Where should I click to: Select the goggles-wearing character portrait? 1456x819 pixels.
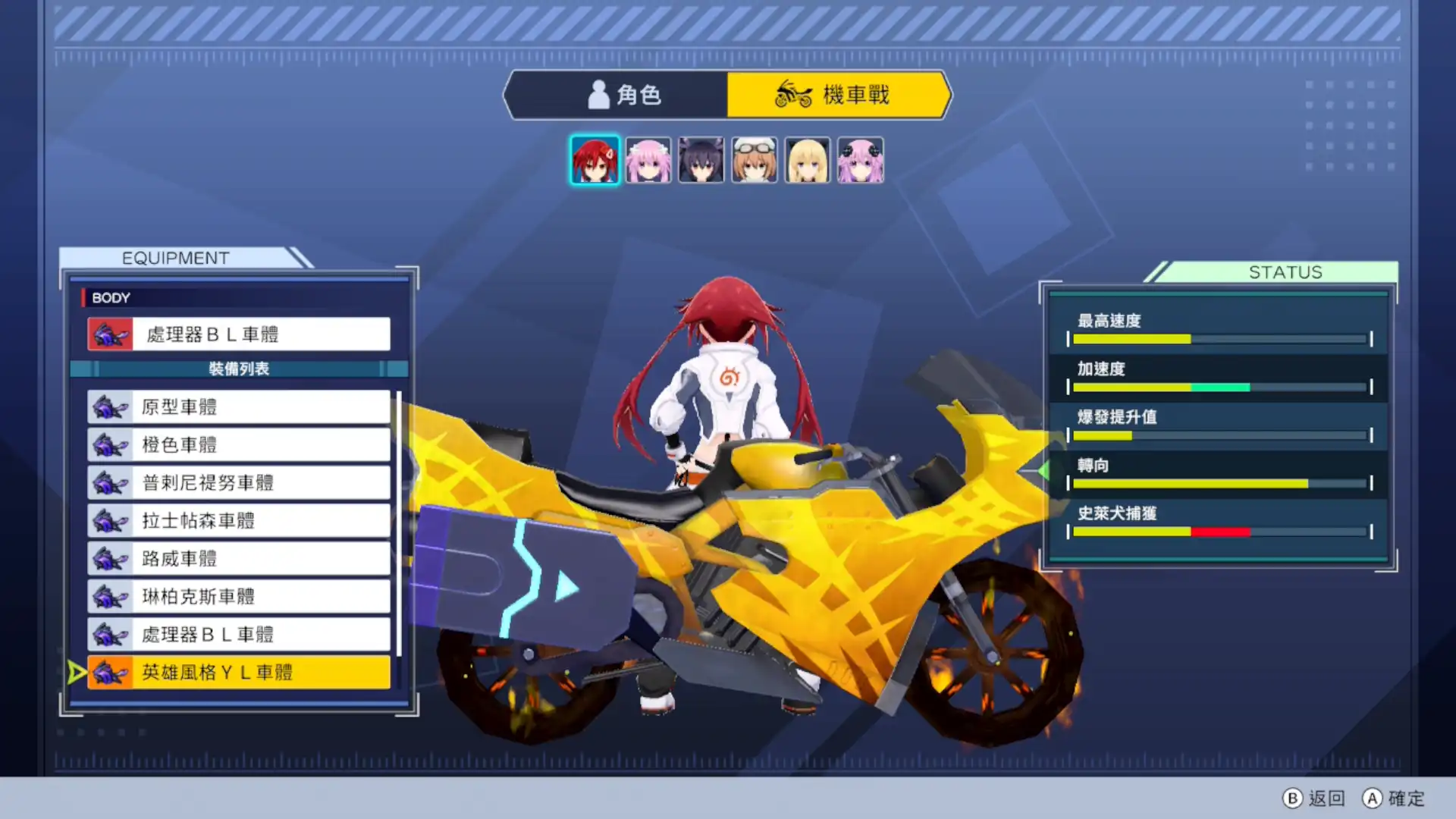(x=754, y=159)
